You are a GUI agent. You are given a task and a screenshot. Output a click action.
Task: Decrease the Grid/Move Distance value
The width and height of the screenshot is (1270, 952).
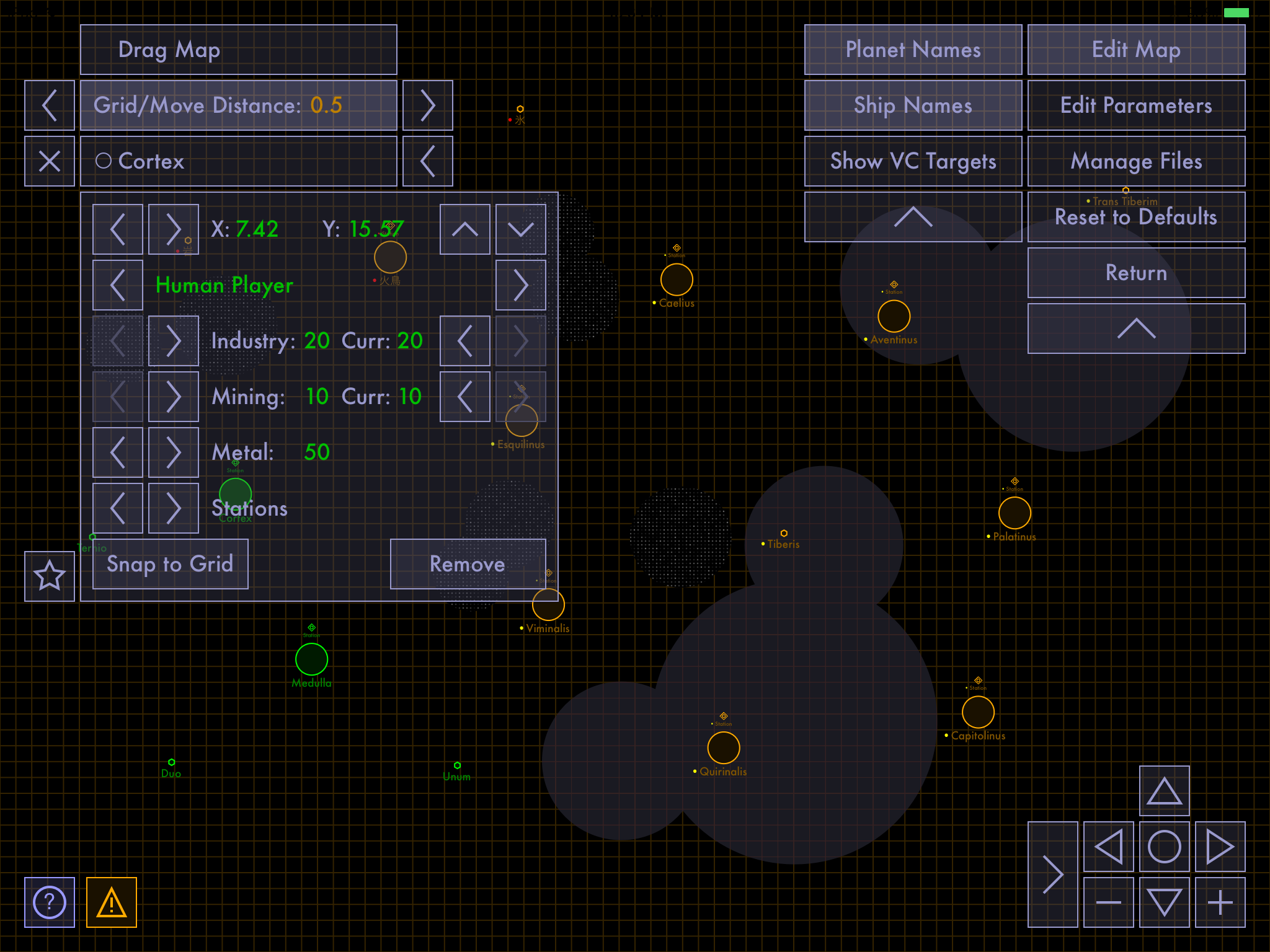50,105
